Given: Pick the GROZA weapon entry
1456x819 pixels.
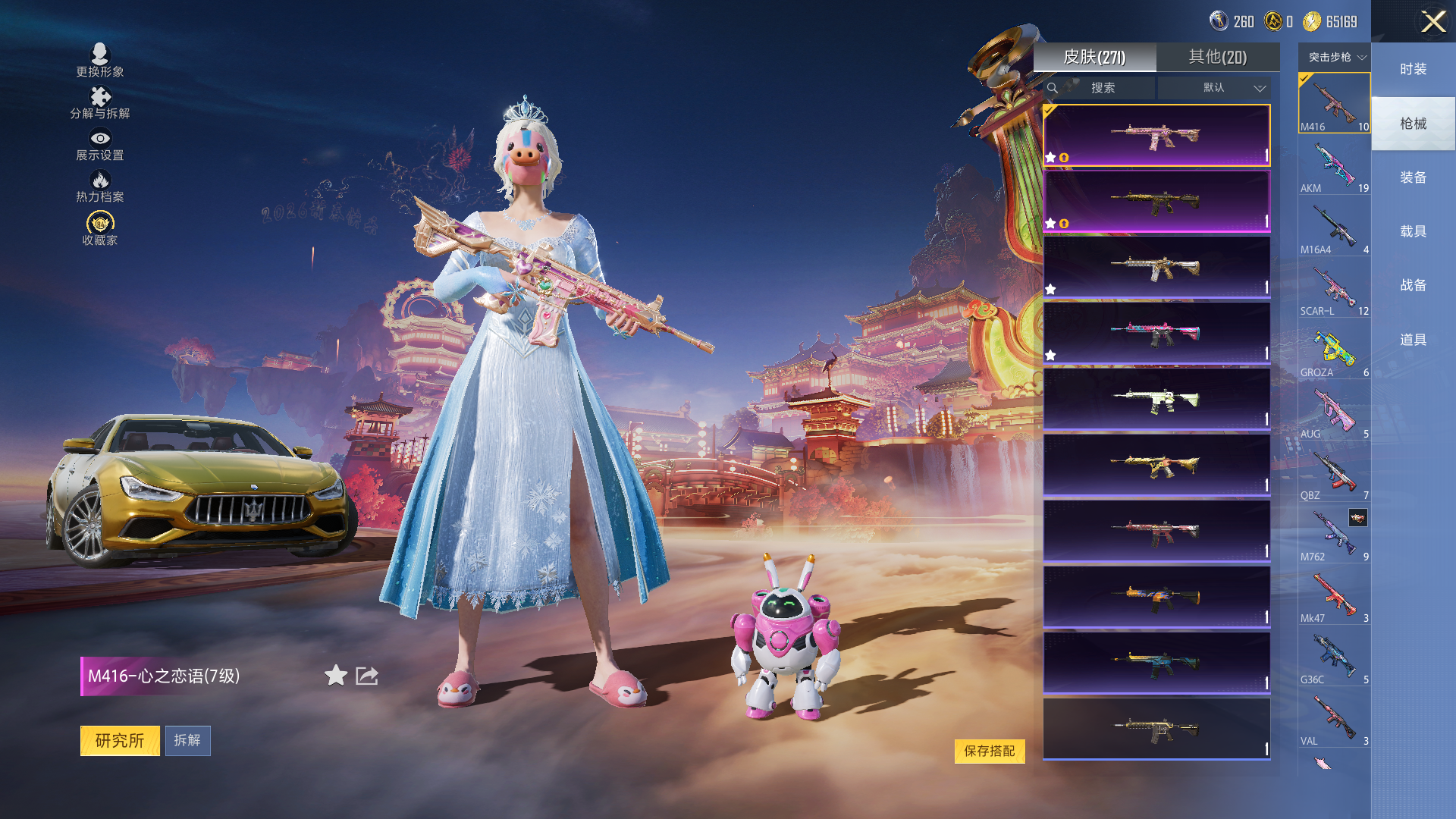Looking at the screenshot, I should coord(1334,351).
